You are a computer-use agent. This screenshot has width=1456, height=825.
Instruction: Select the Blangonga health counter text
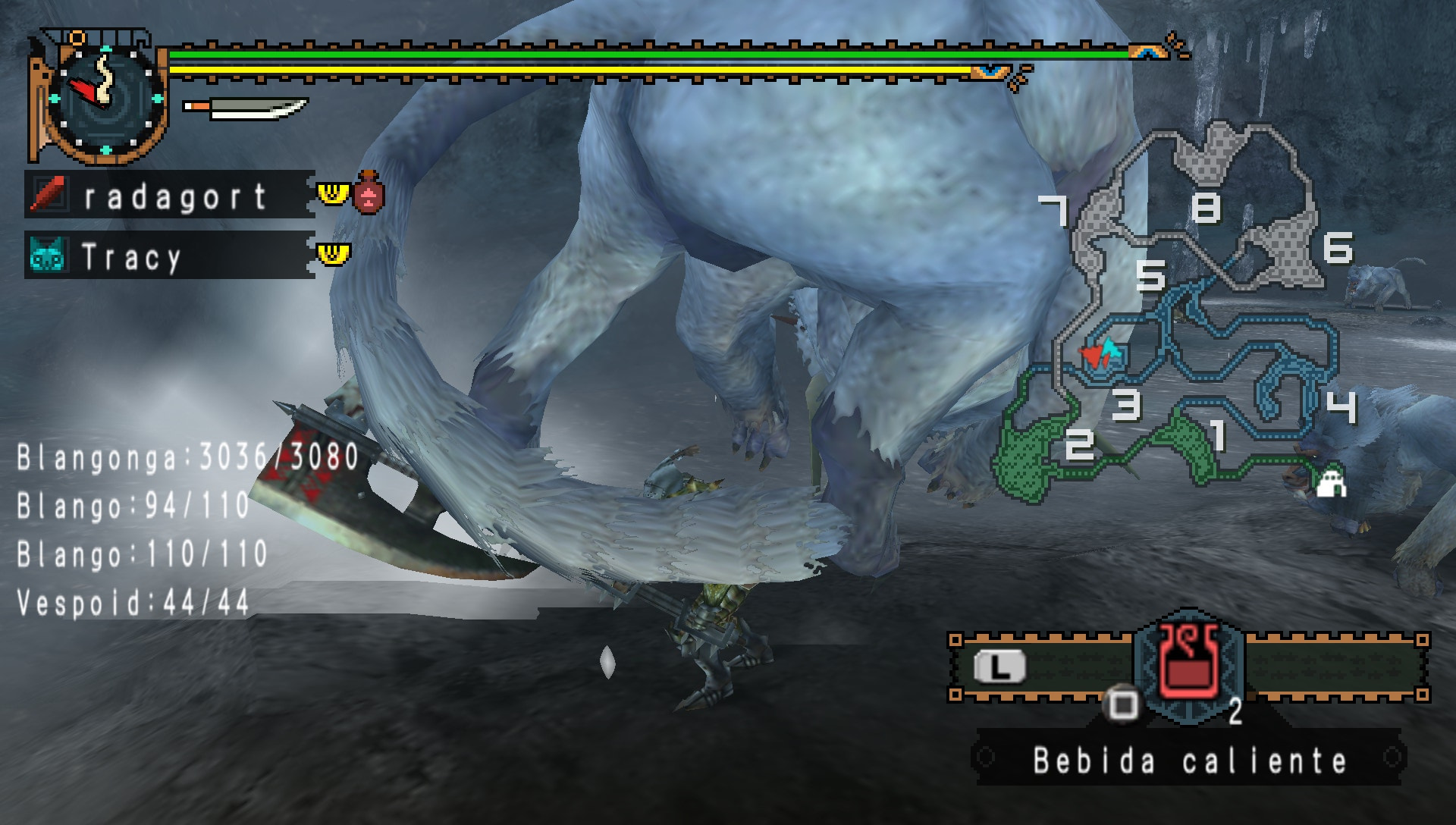(x=182, y=456)
